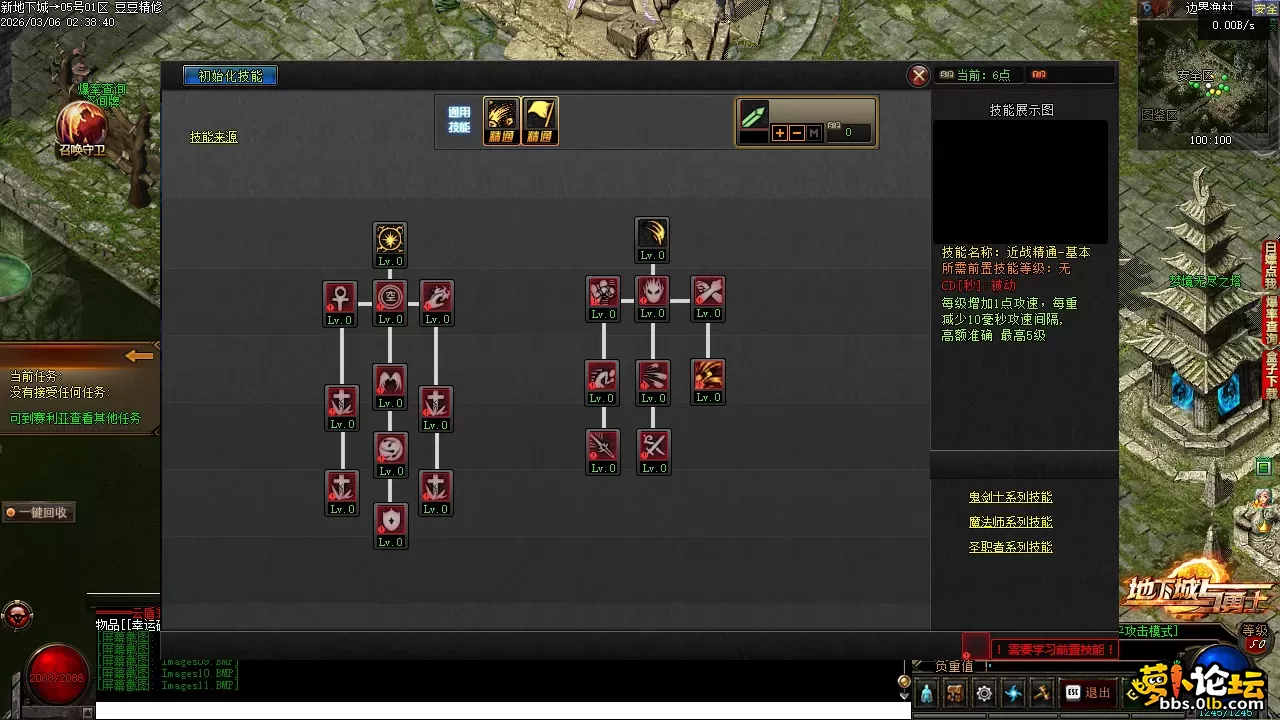Decrease skill level with the minus button
Screen dimensions: 1280x720
(x=797, y=133)
